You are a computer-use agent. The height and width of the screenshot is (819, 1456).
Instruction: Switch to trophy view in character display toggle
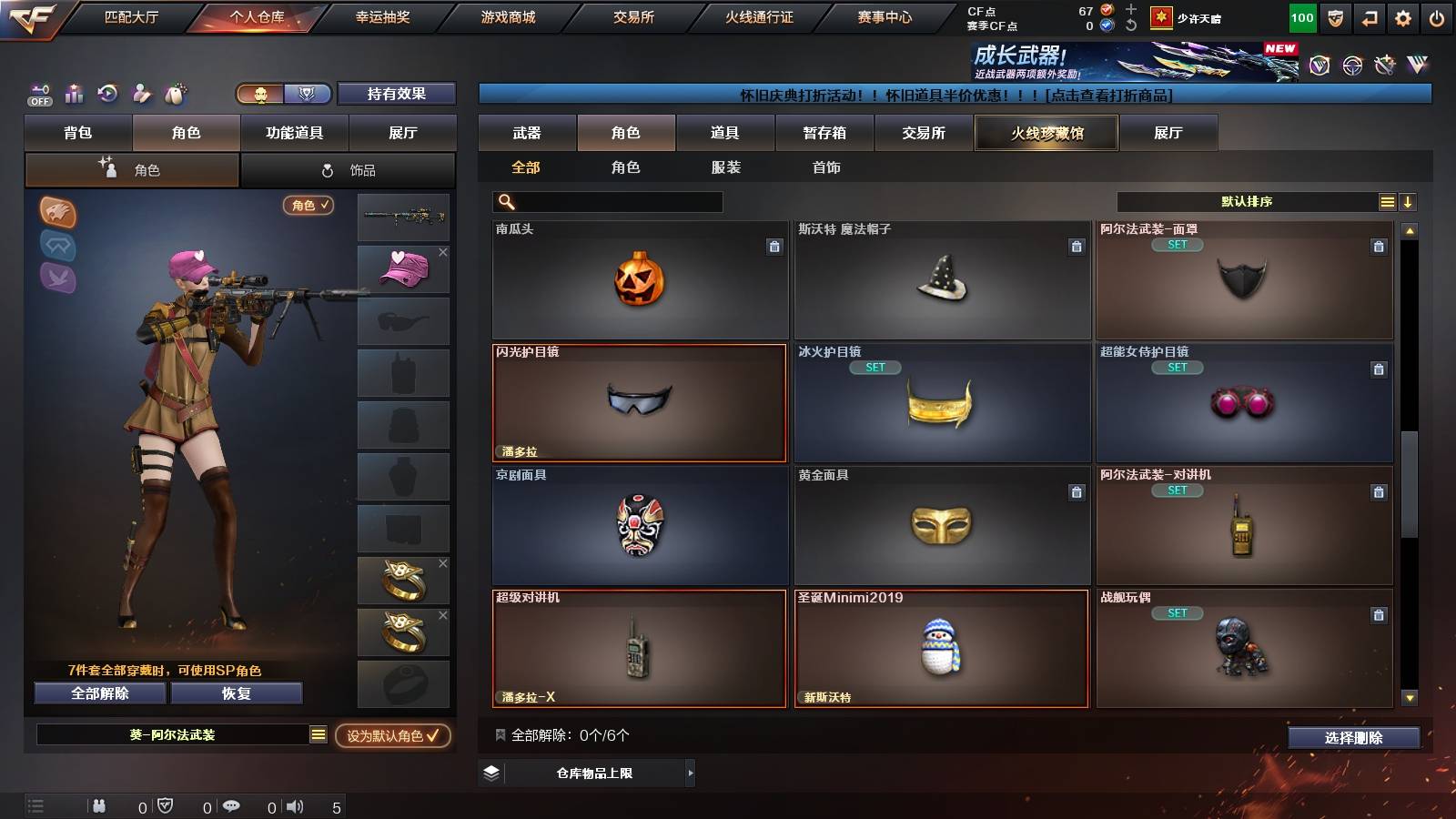[x=308, y=93]
